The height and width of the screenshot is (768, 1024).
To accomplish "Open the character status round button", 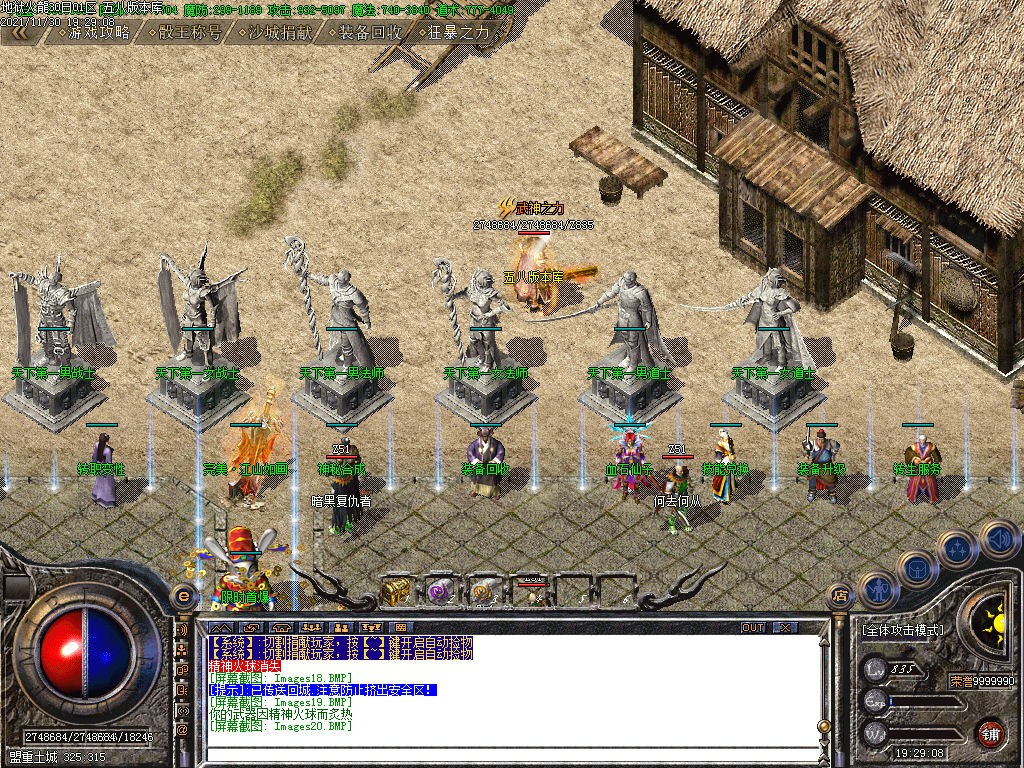I will 877,590.
